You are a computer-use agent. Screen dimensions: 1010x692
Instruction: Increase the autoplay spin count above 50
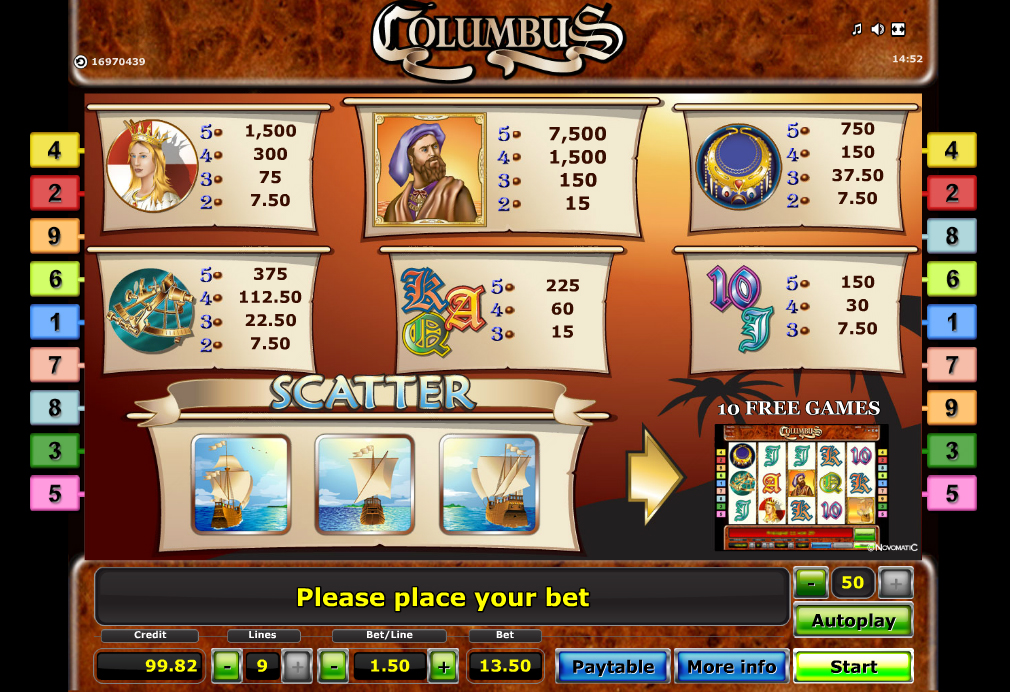(895, 583)
